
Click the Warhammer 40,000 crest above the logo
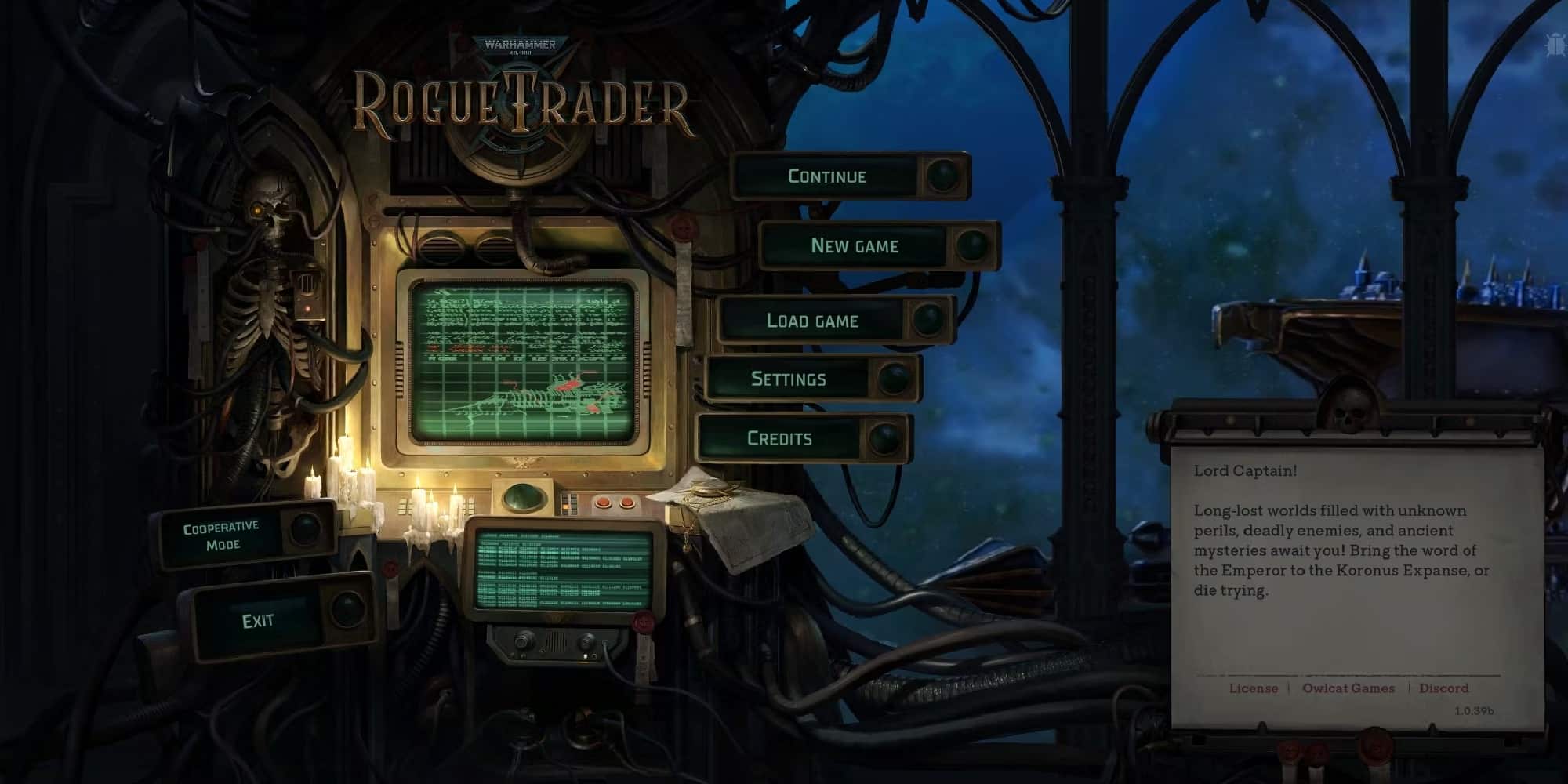point(520,47)
